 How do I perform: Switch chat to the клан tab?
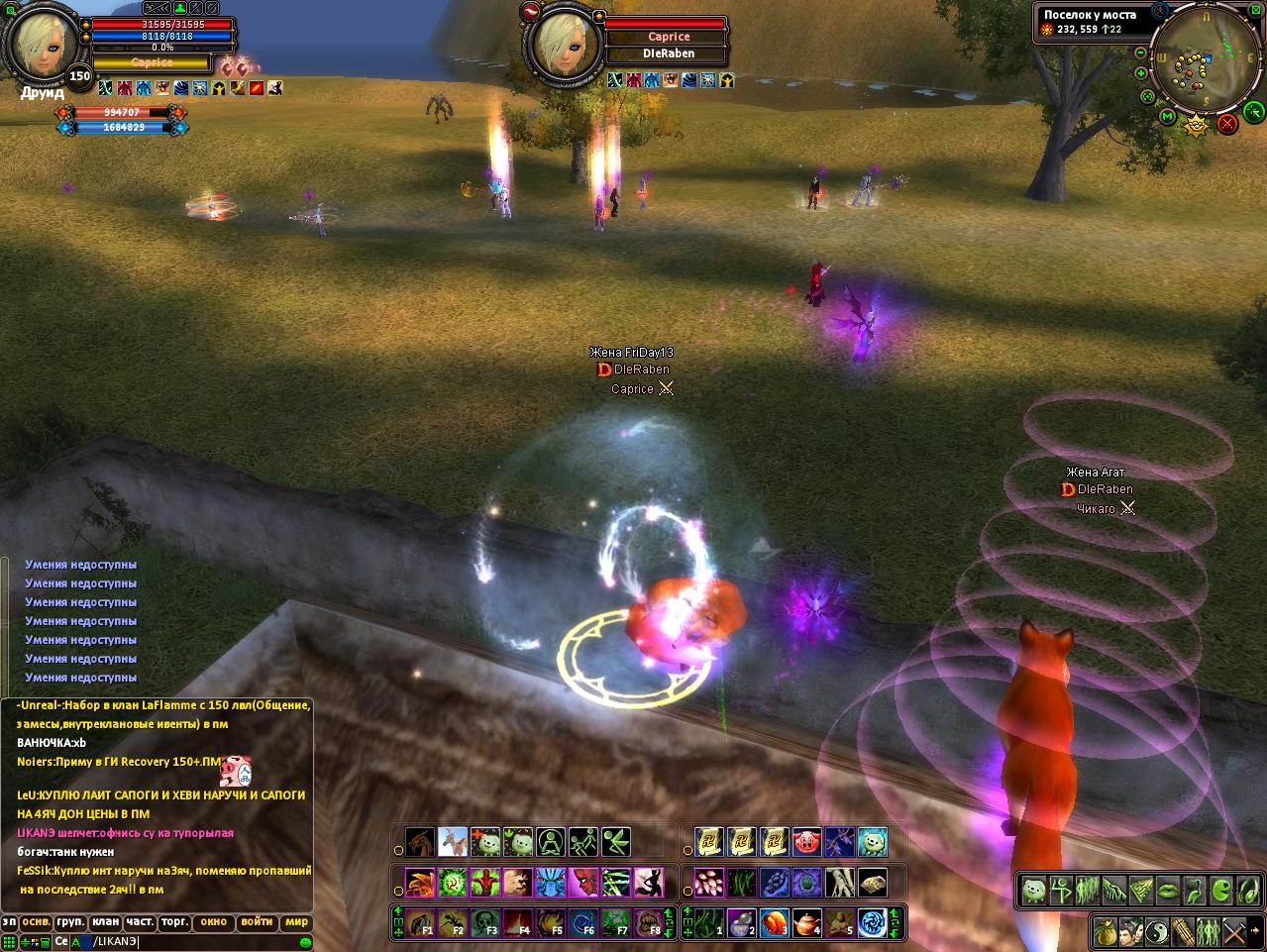point(105,922)
